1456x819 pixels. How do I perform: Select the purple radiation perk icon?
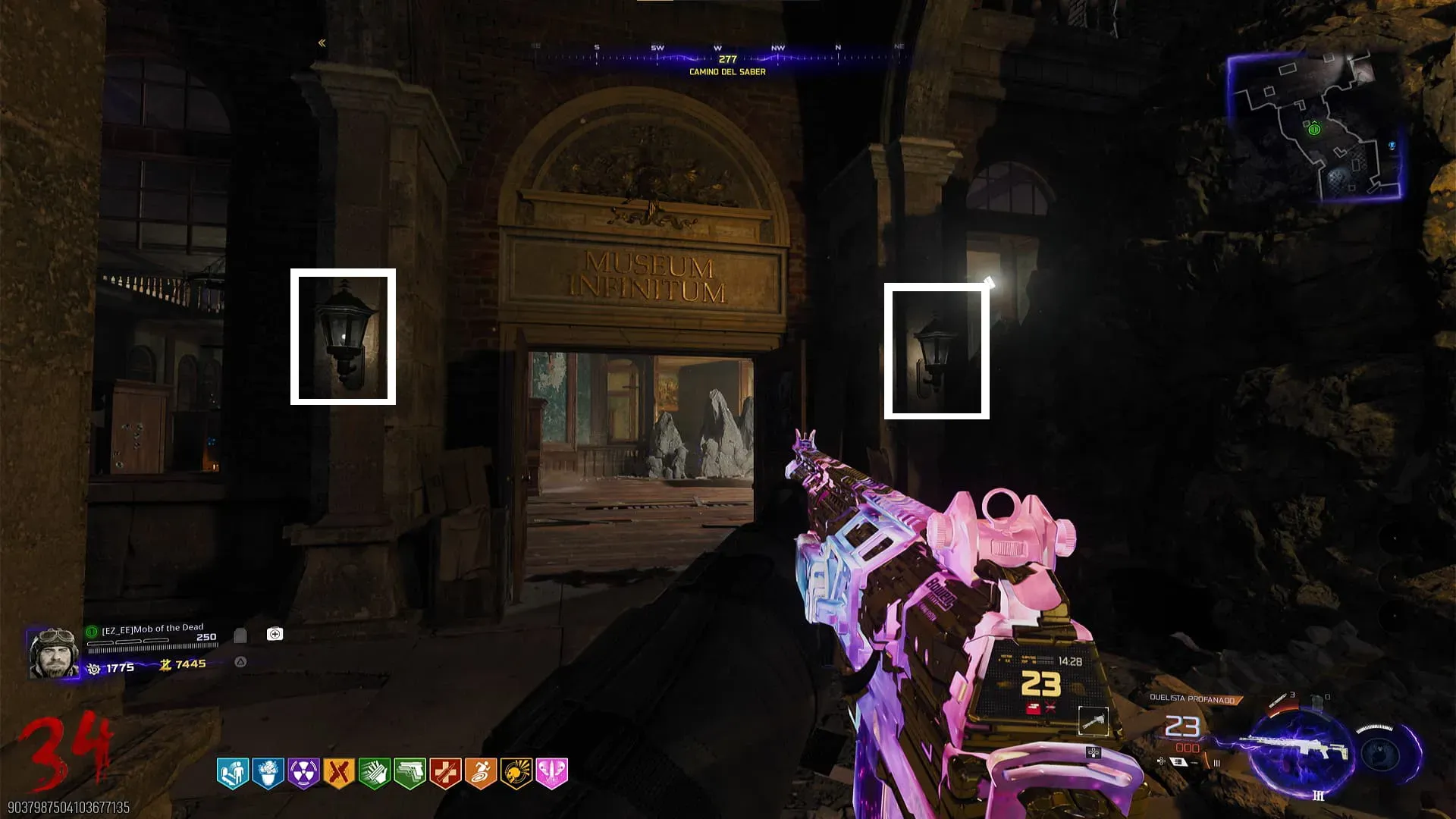pyautogui.click(x=303, y=773)
